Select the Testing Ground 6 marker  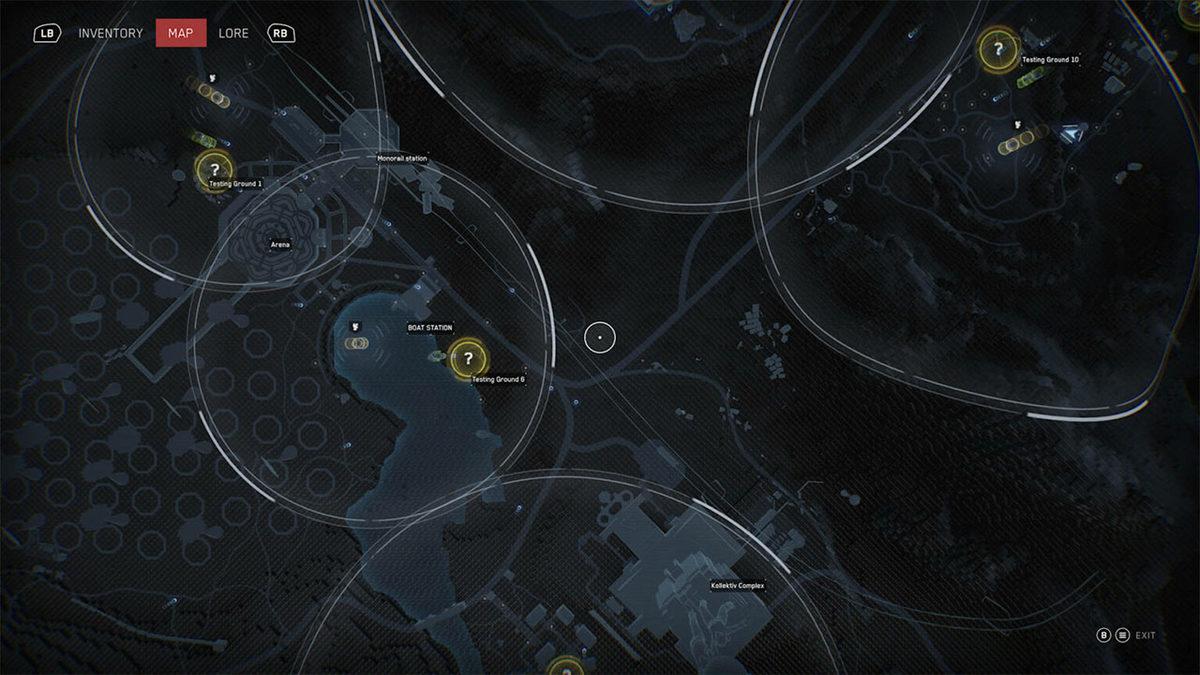(467, 359)
